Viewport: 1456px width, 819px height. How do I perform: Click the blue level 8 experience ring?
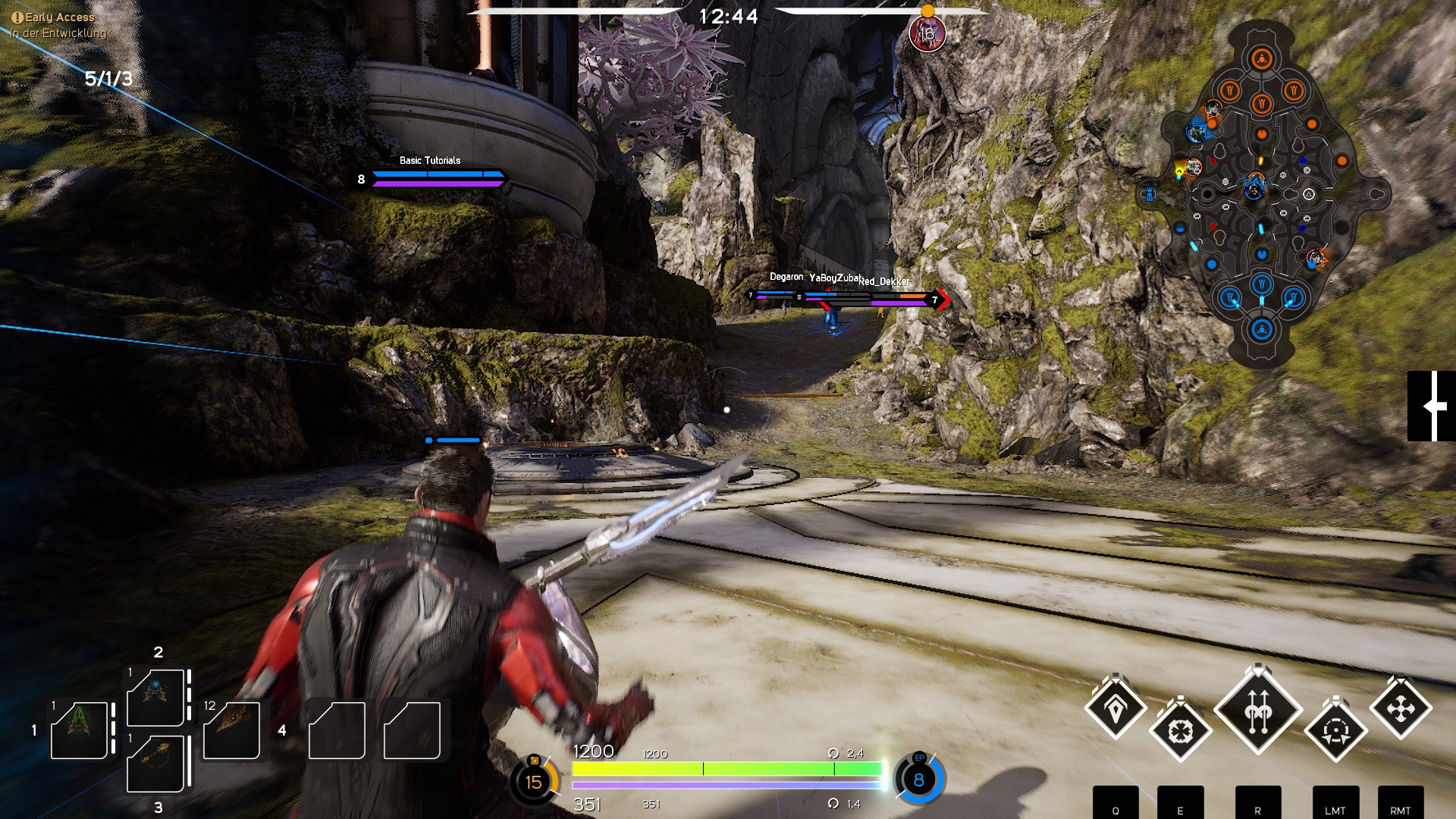918,780
